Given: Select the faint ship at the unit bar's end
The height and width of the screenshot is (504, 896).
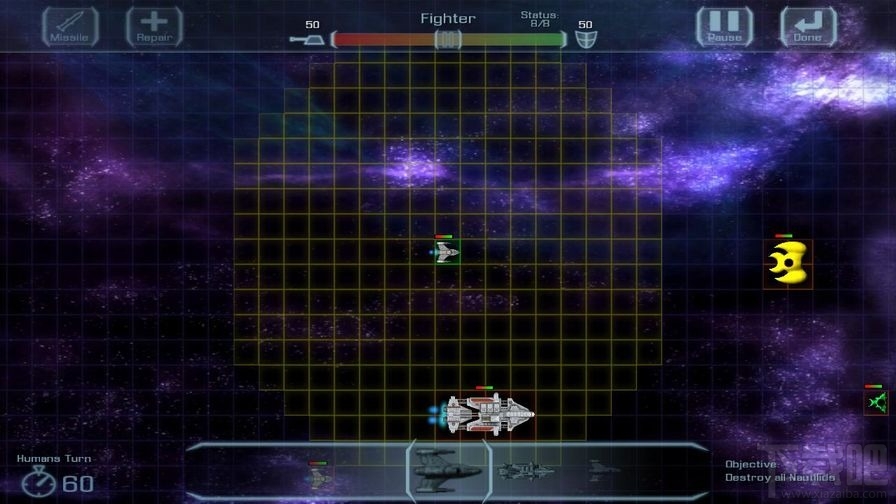Looking at the screenshot, I should 600,467.
